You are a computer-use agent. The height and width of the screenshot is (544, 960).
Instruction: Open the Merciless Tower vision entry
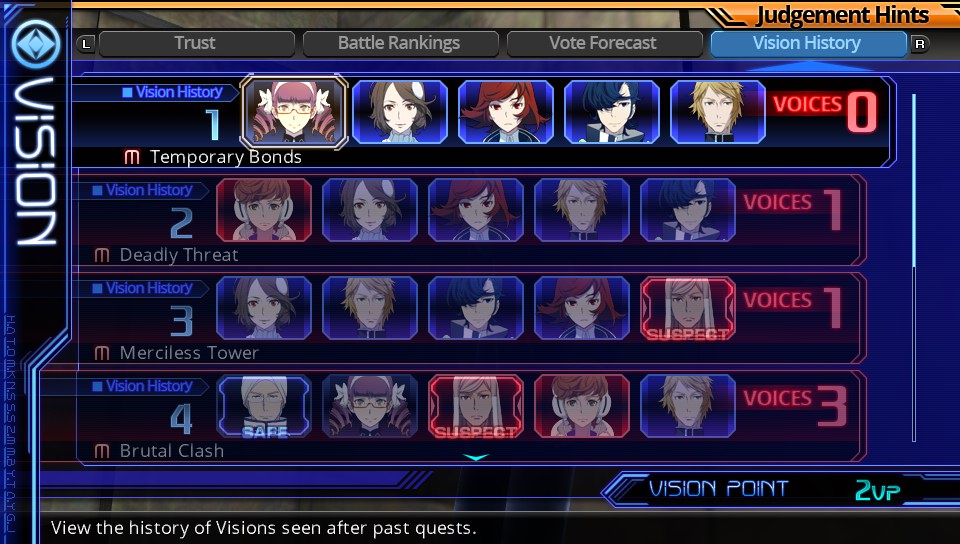(x=189, y=353)
